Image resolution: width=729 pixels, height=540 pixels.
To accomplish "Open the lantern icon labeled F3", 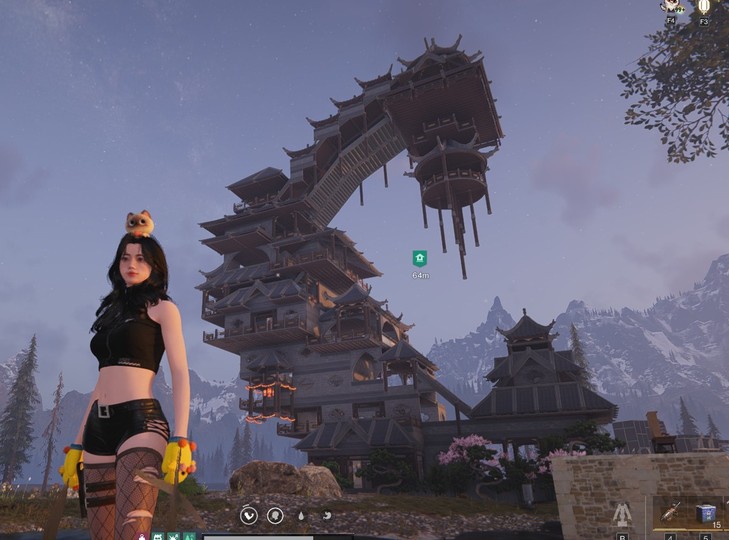I will pyautogui.click(x=704, y=7).
